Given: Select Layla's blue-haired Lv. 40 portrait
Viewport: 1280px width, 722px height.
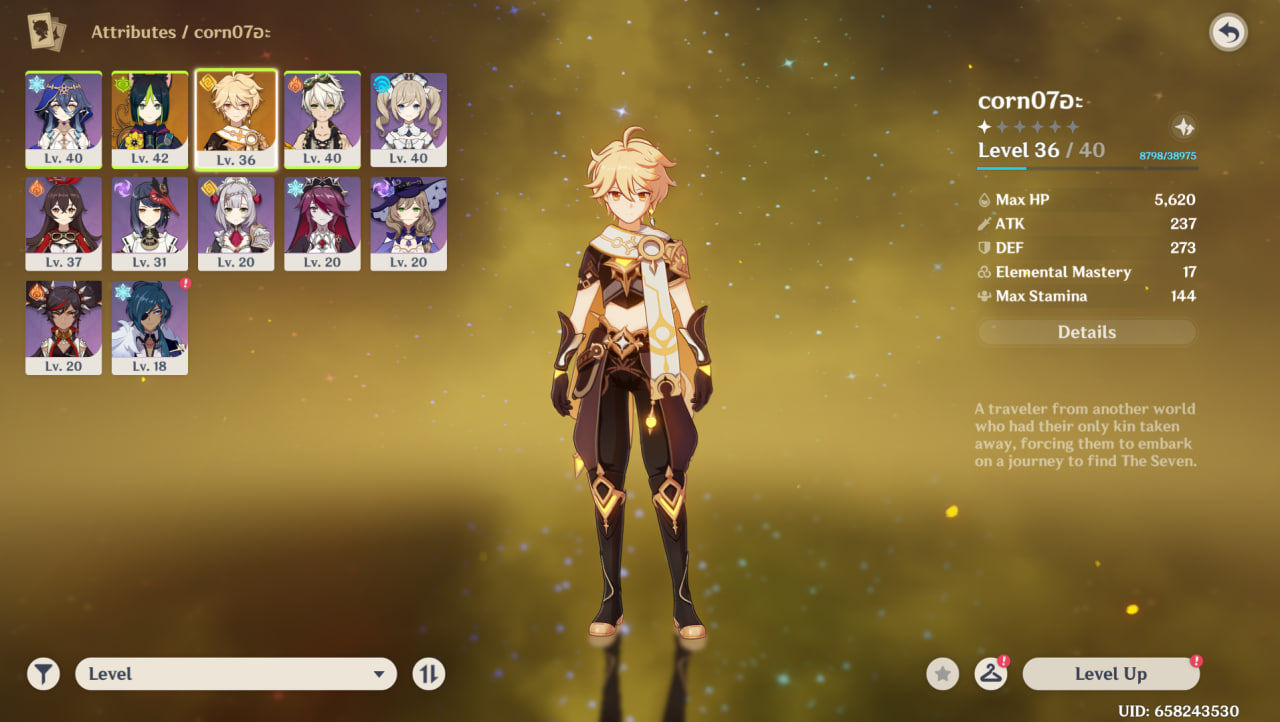Looking at the screenshot, I should 63,118.
